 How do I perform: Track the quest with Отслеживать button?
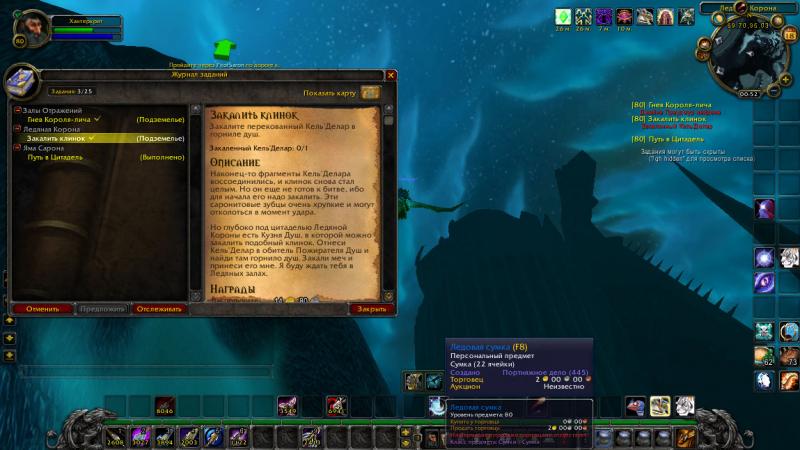tap(159, 309)
